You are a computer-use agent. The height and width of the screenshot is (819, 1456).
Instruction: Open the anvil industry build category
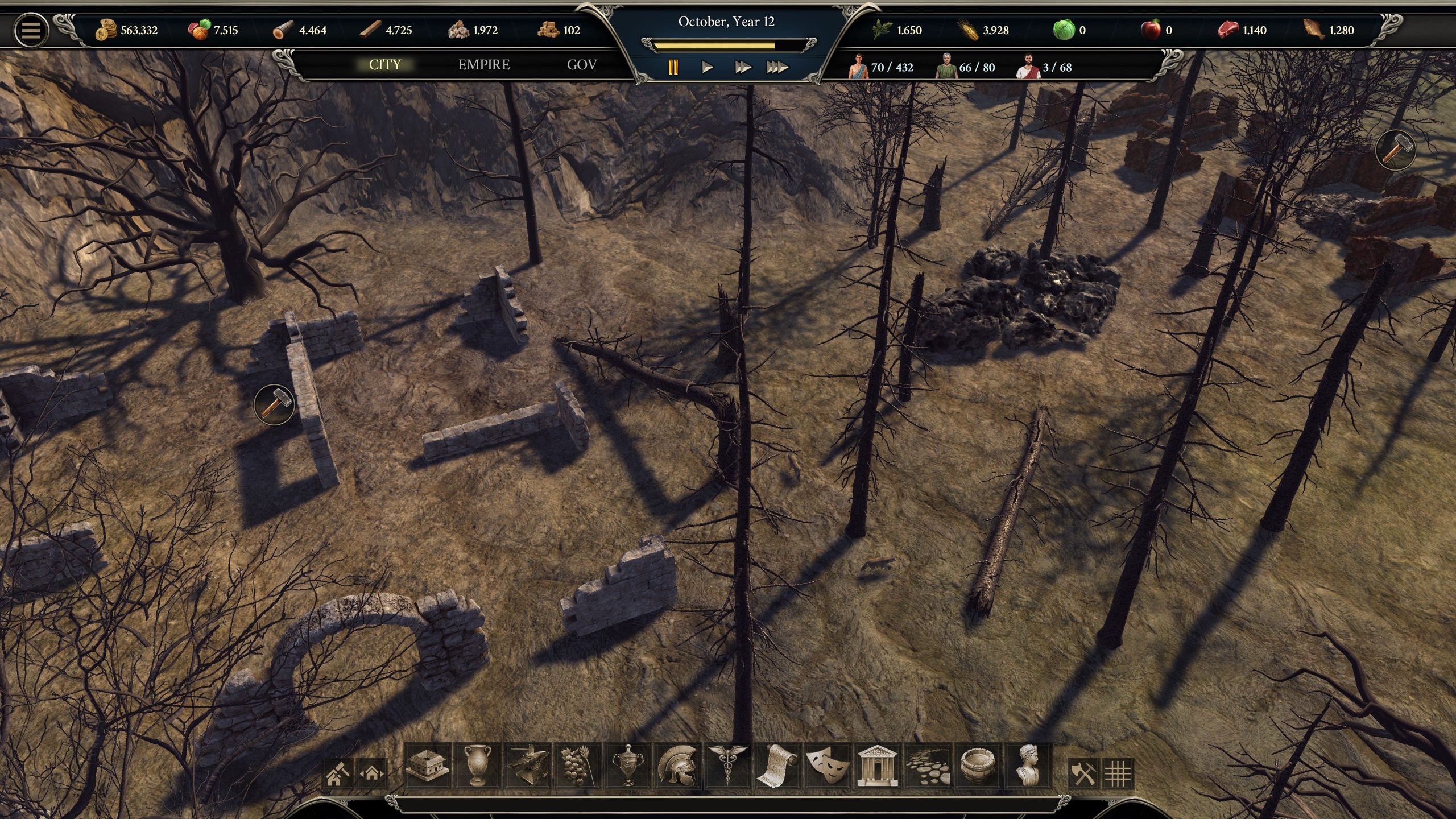[x=527, y=766]
